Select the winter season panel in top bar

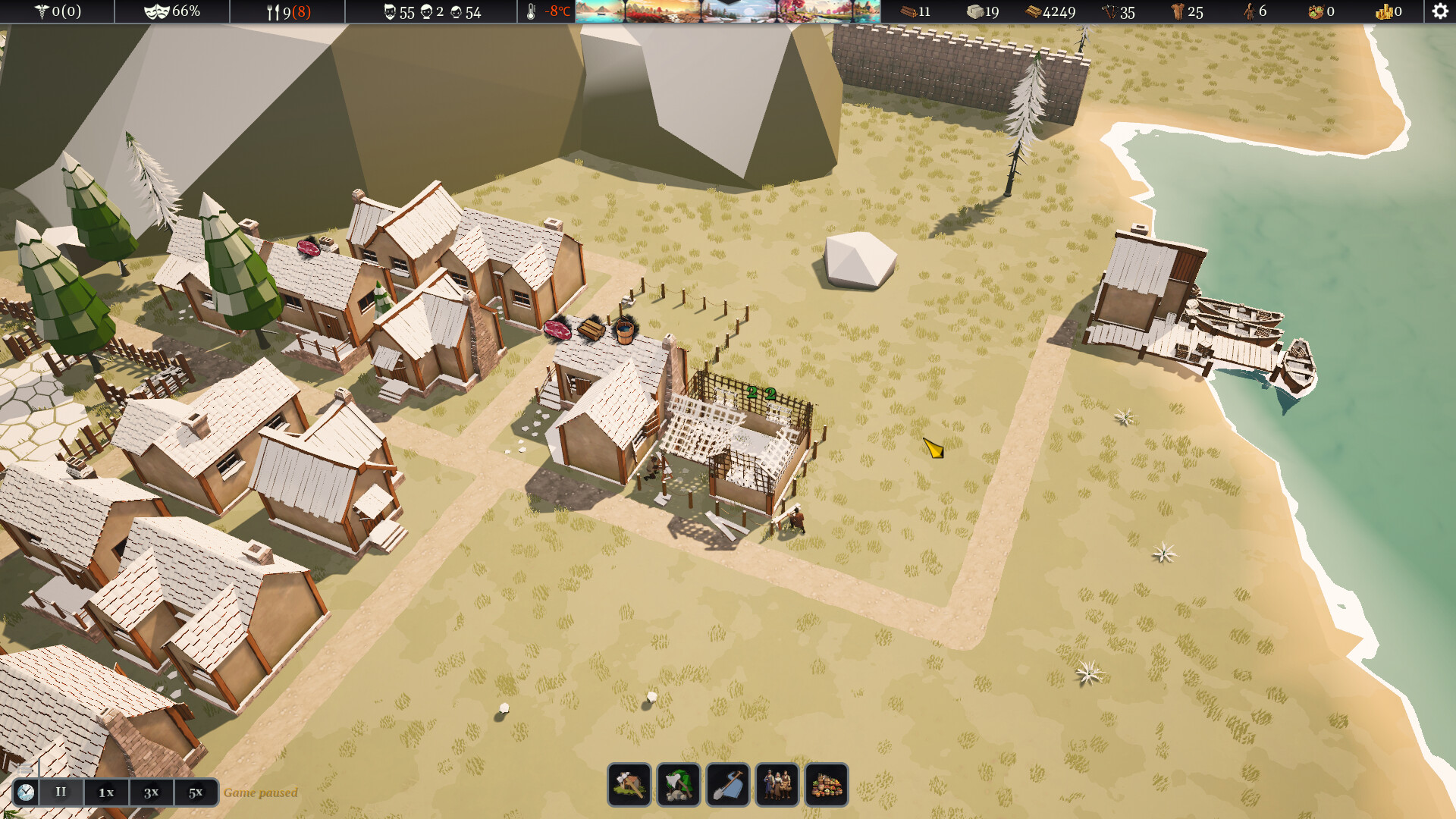739,11
